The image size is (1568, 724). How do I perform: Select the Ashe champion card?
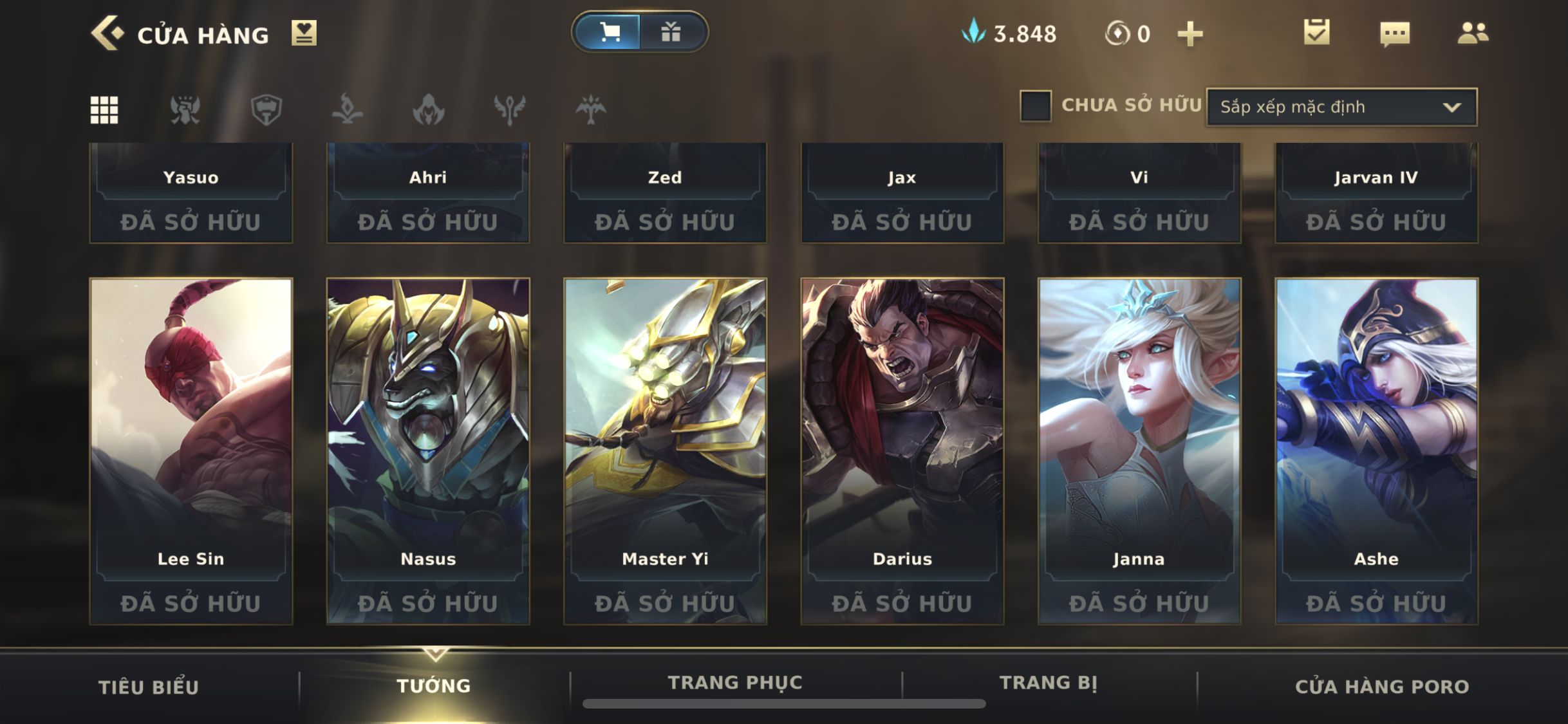click(x=1376, y=450)
